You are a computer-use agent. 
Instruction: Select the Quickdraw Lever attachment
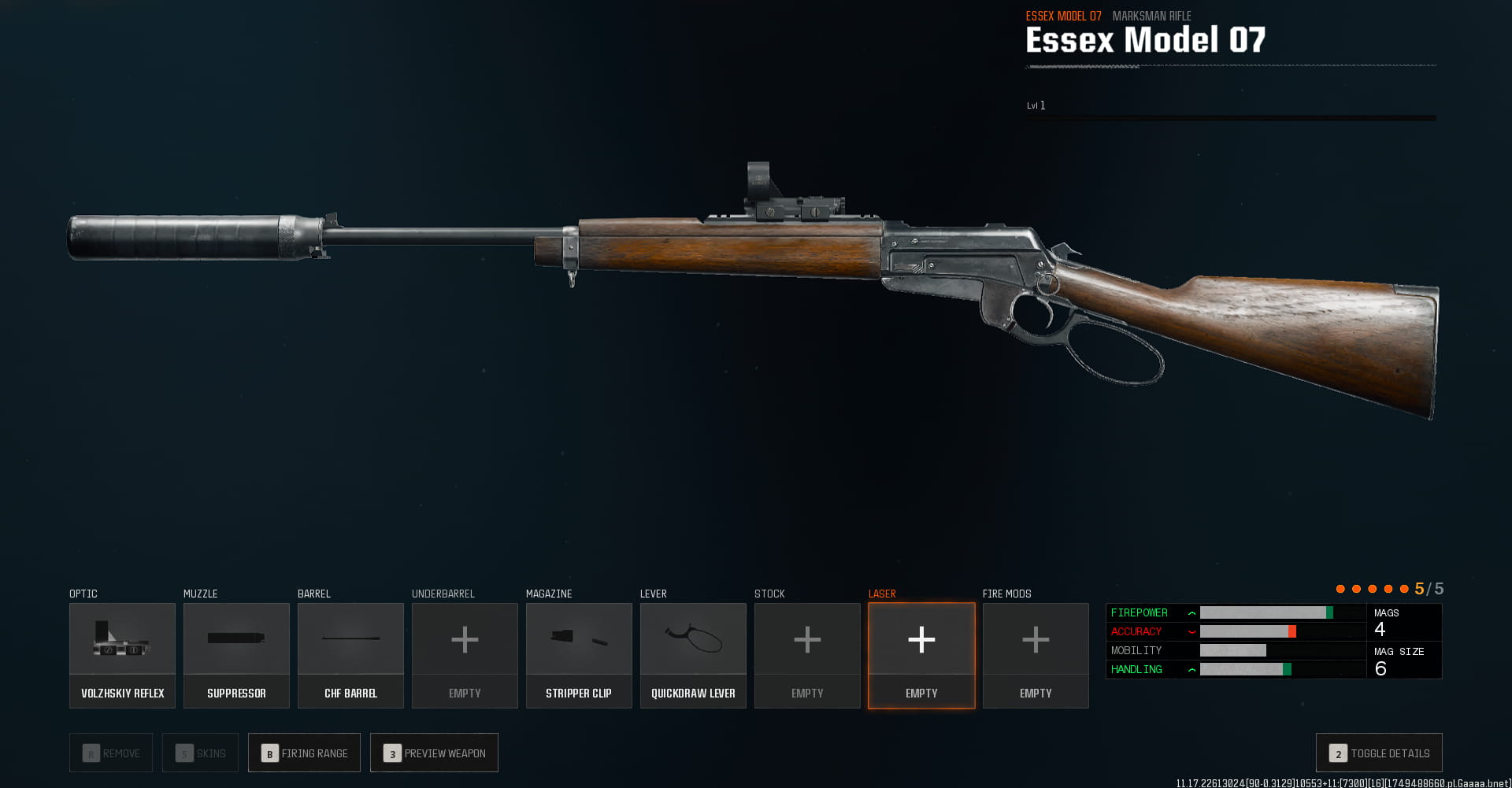(x=693, y=655)
